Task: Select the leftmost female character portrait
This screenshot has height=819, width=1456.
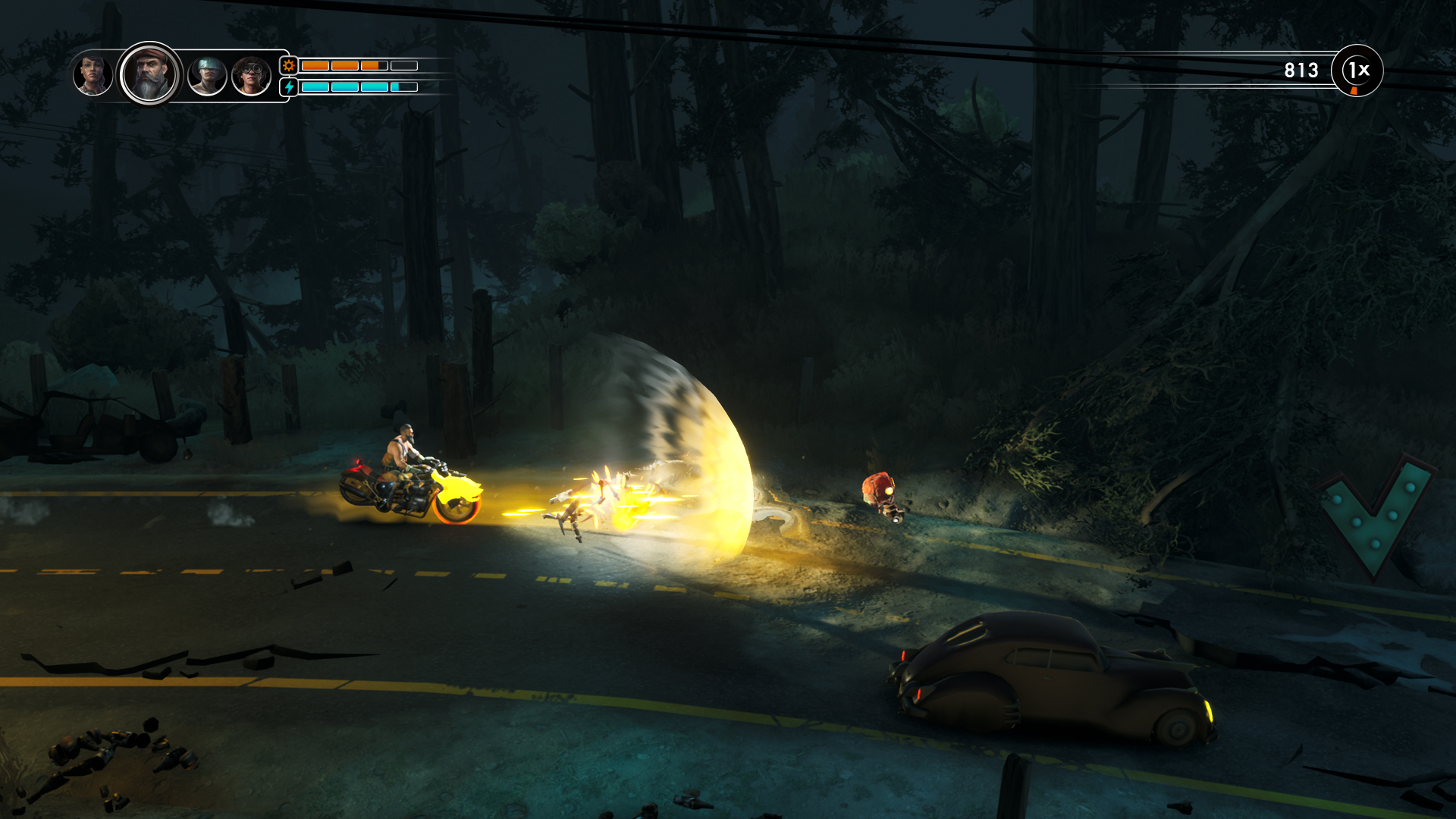Action: (93, 76)
